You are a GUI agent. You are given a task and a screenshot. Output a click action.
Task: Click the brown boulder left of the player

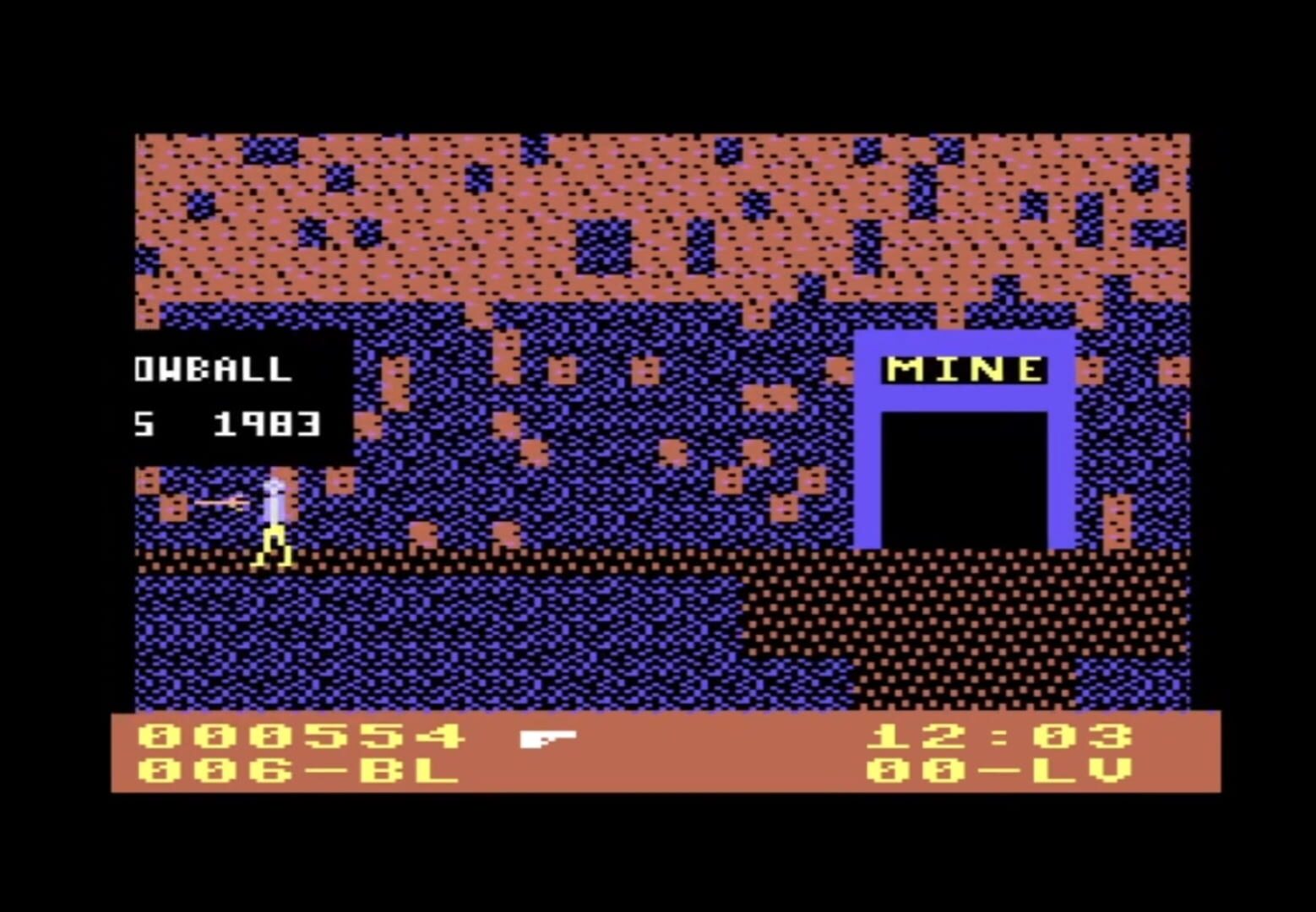(x=171, y=507)
